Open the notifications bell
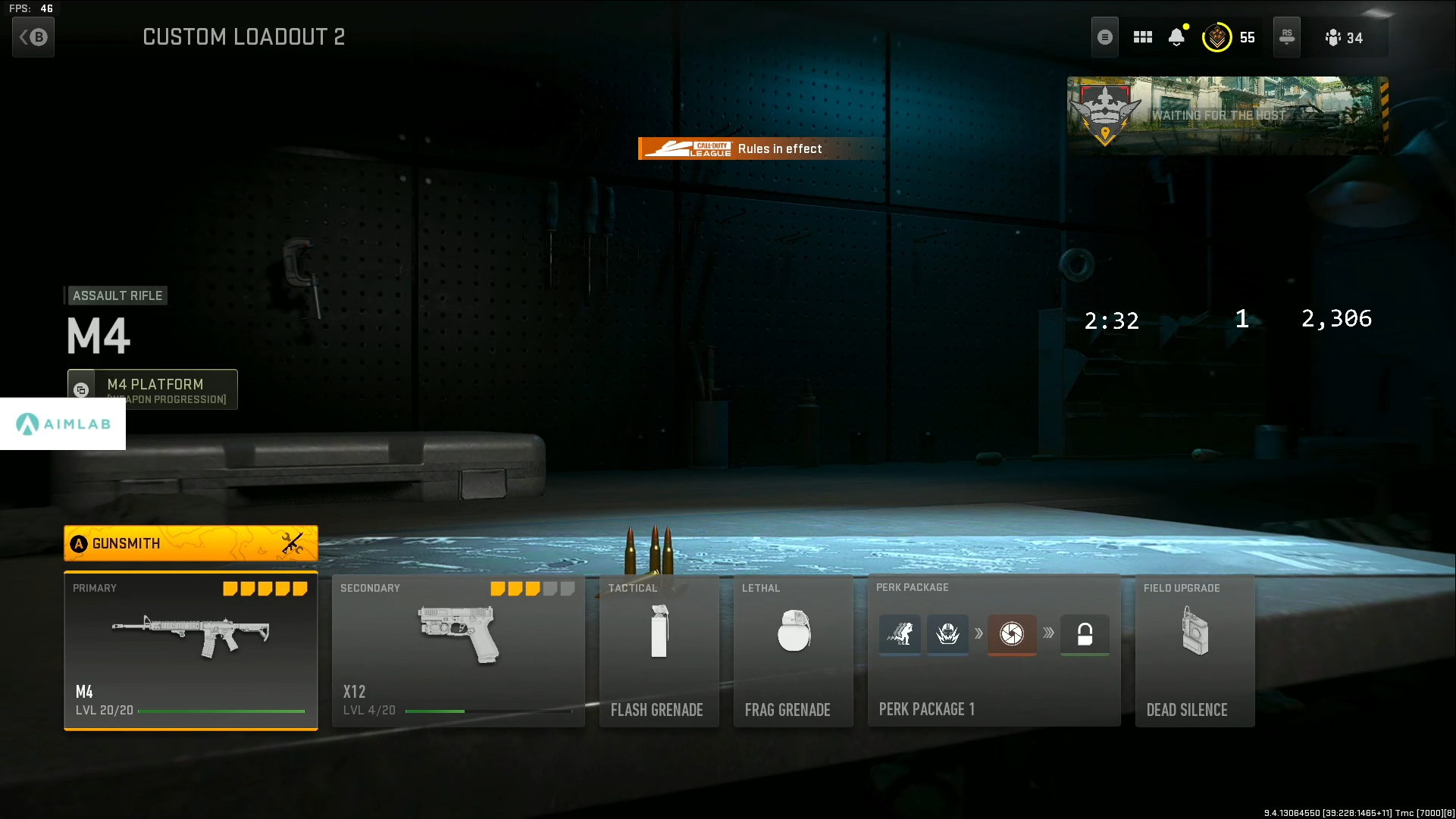Viewport: 1456px width, 819px height. point(1176,37)
